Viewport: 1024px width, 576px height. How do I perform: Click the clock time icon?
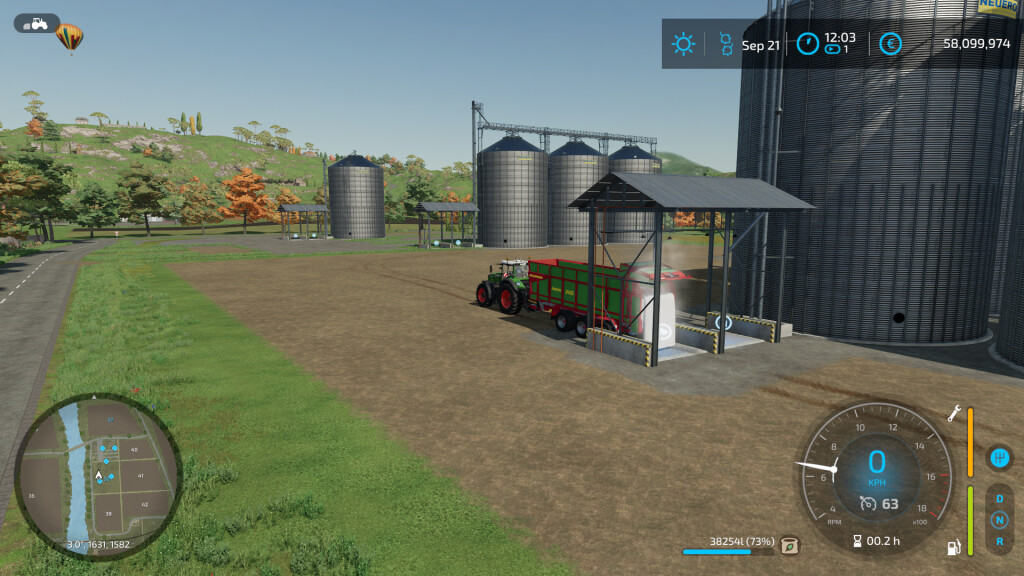[x=807, y=44]
